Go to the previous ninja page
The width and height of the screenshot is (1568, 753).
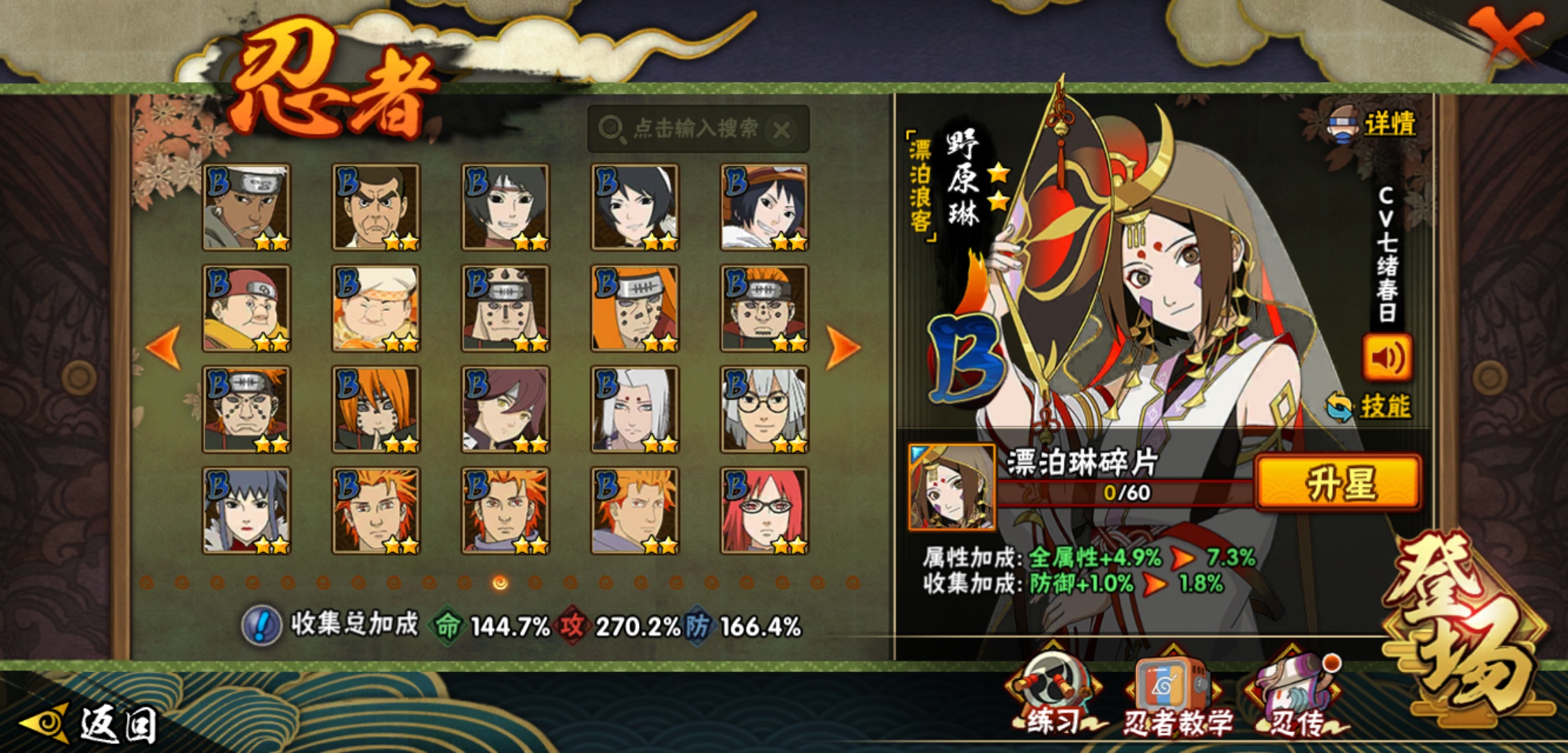pos(164,347)
